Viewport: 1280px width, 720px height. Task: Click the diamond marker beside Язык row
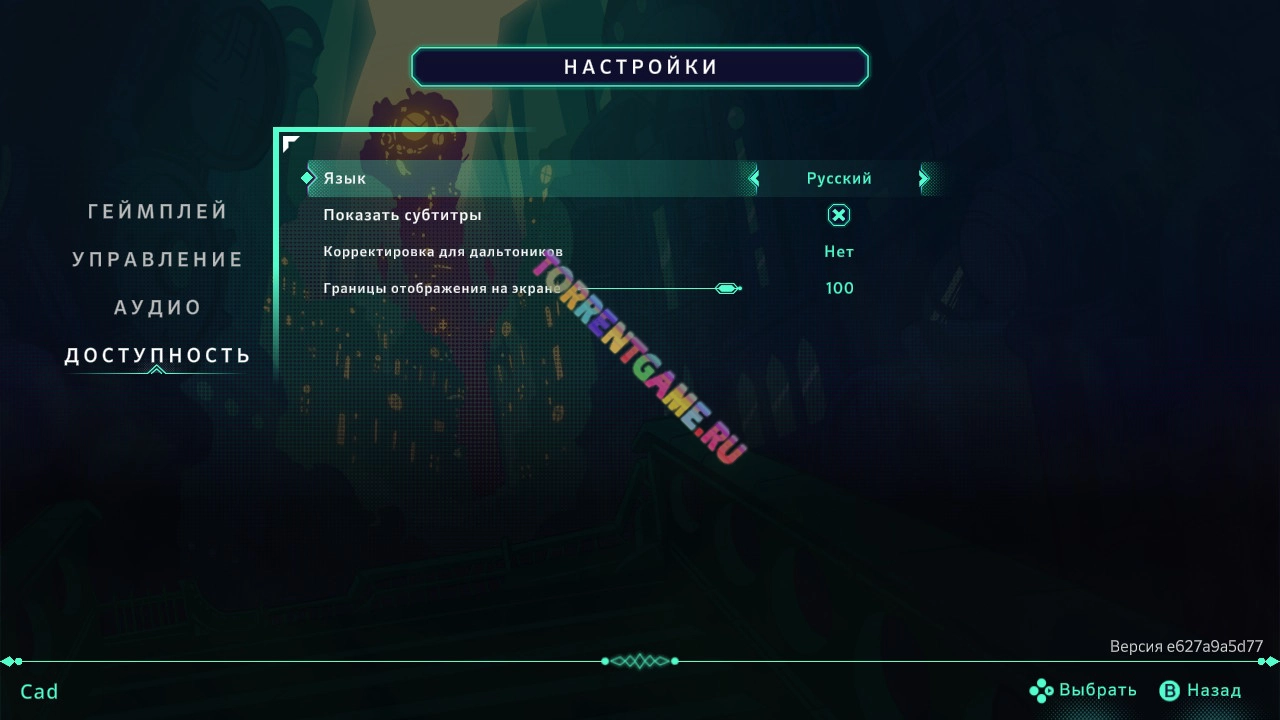(308, 178)
